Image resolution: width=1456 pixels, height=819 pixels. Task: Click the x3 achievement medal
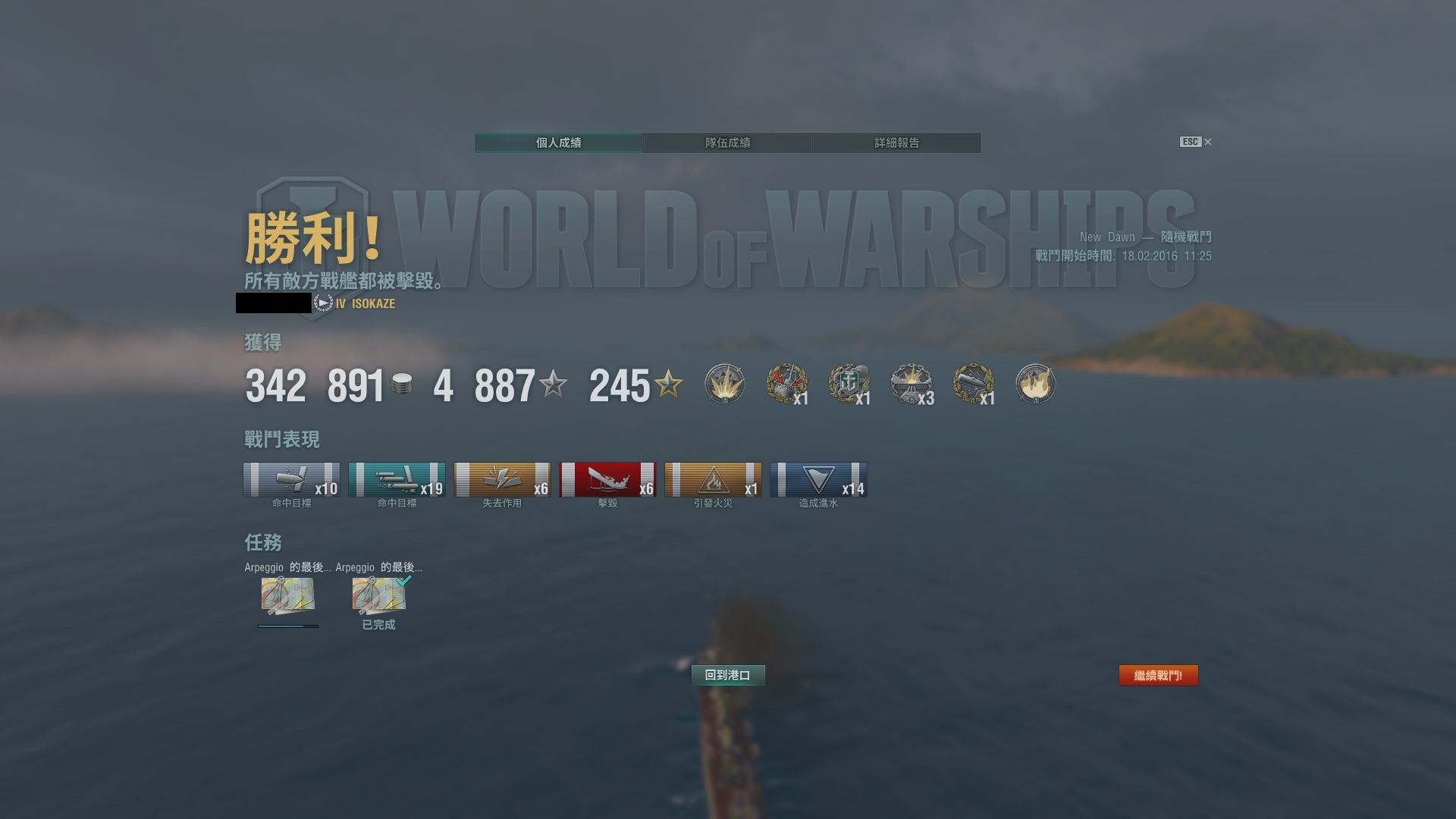coord(911,384)
